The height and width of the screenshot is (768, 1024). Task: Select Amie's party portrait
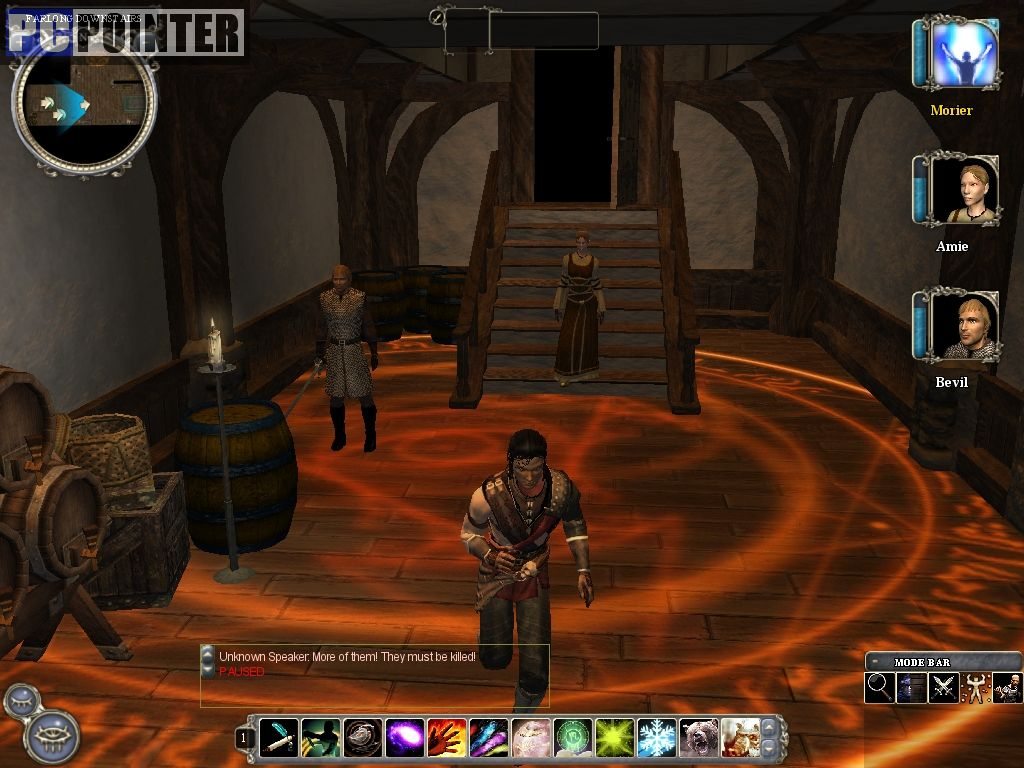[964, 190]
